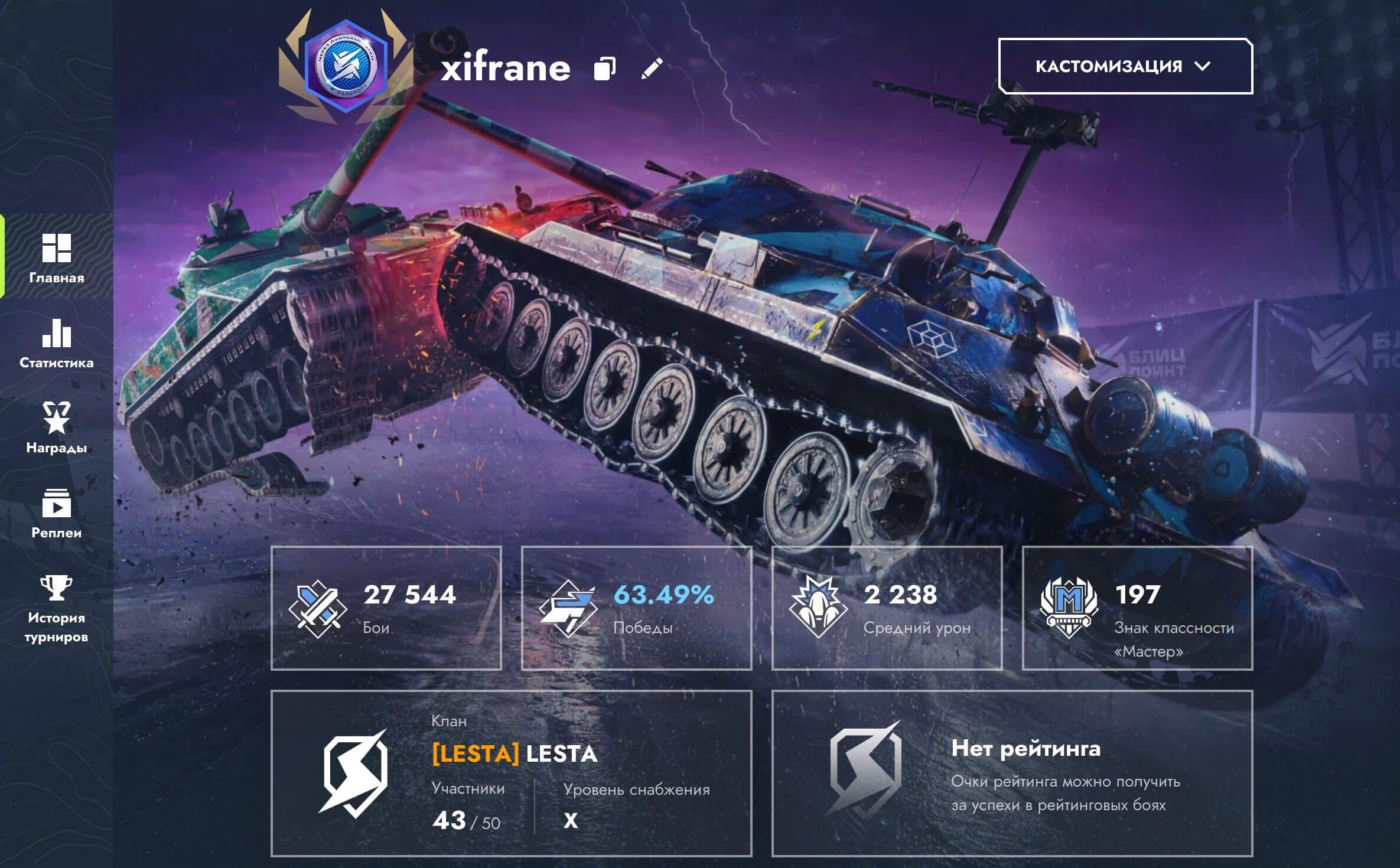Select the player avatar badge
This screenshot has width=1400, height=868.
[346, 66]
